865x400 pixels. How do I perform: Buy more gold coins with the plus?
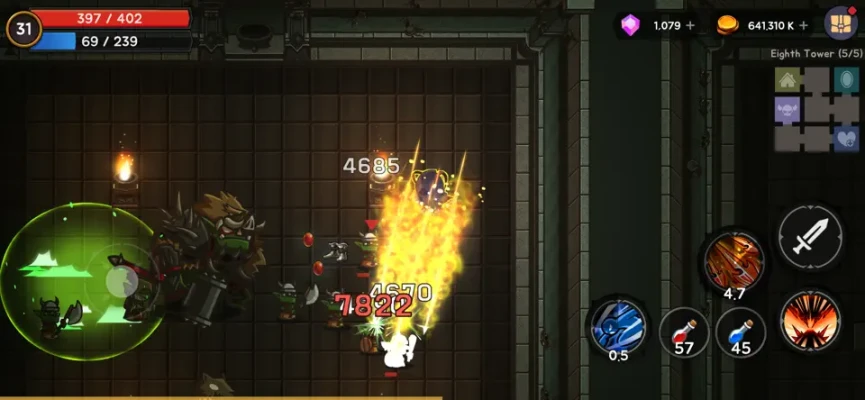[805, 25]
